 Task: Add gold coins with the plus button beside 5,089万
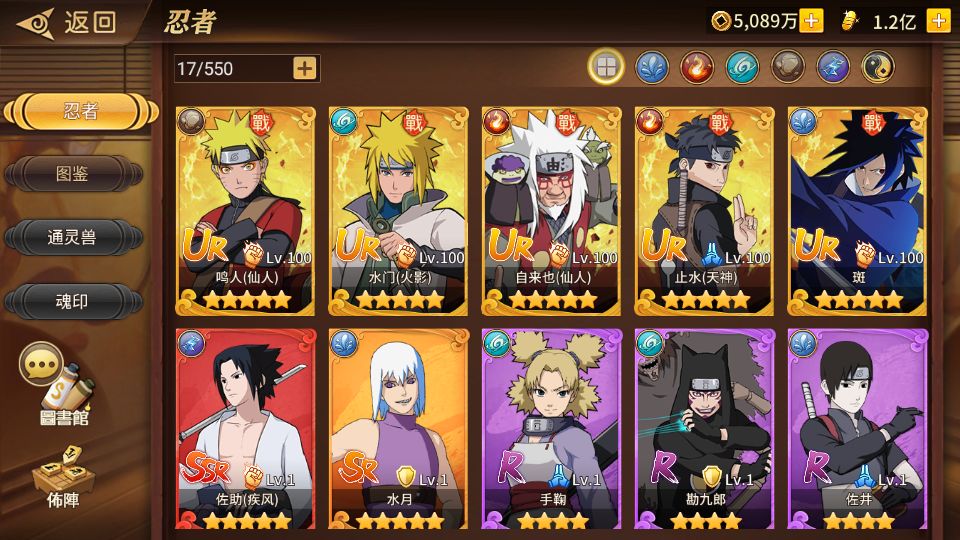(811, 21)
